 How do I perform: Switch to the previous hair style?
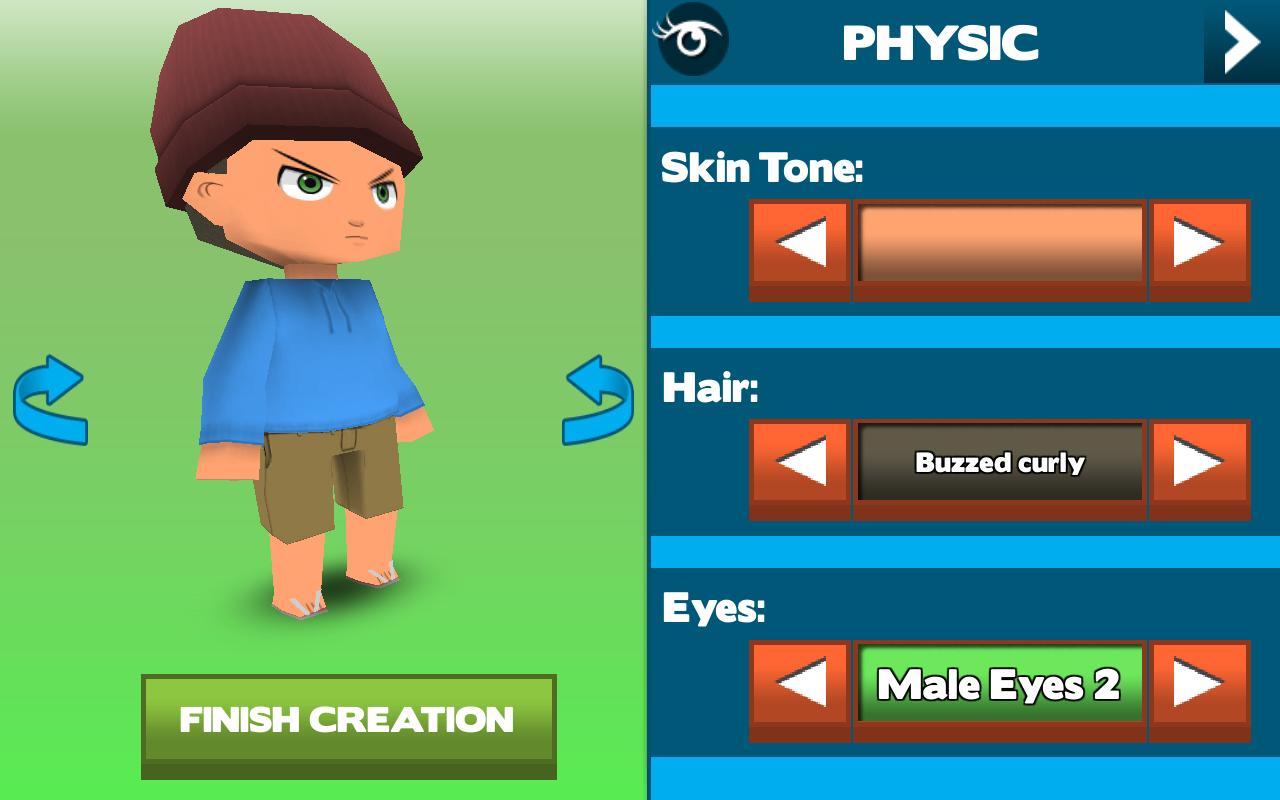click(x=800, y=463)
